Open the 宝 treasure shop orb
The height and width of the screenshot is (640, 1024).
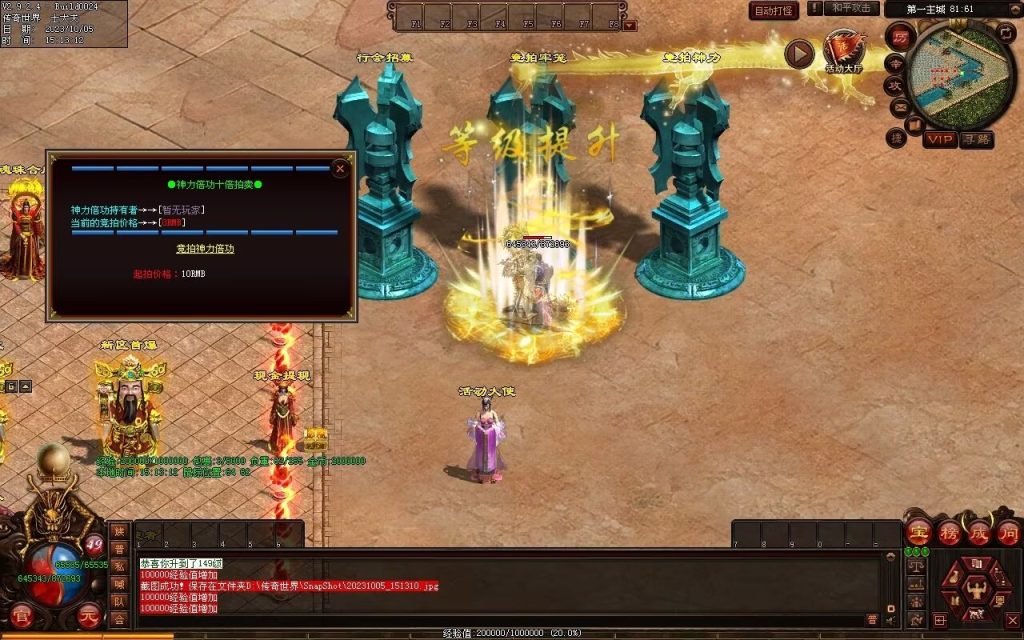919,533
